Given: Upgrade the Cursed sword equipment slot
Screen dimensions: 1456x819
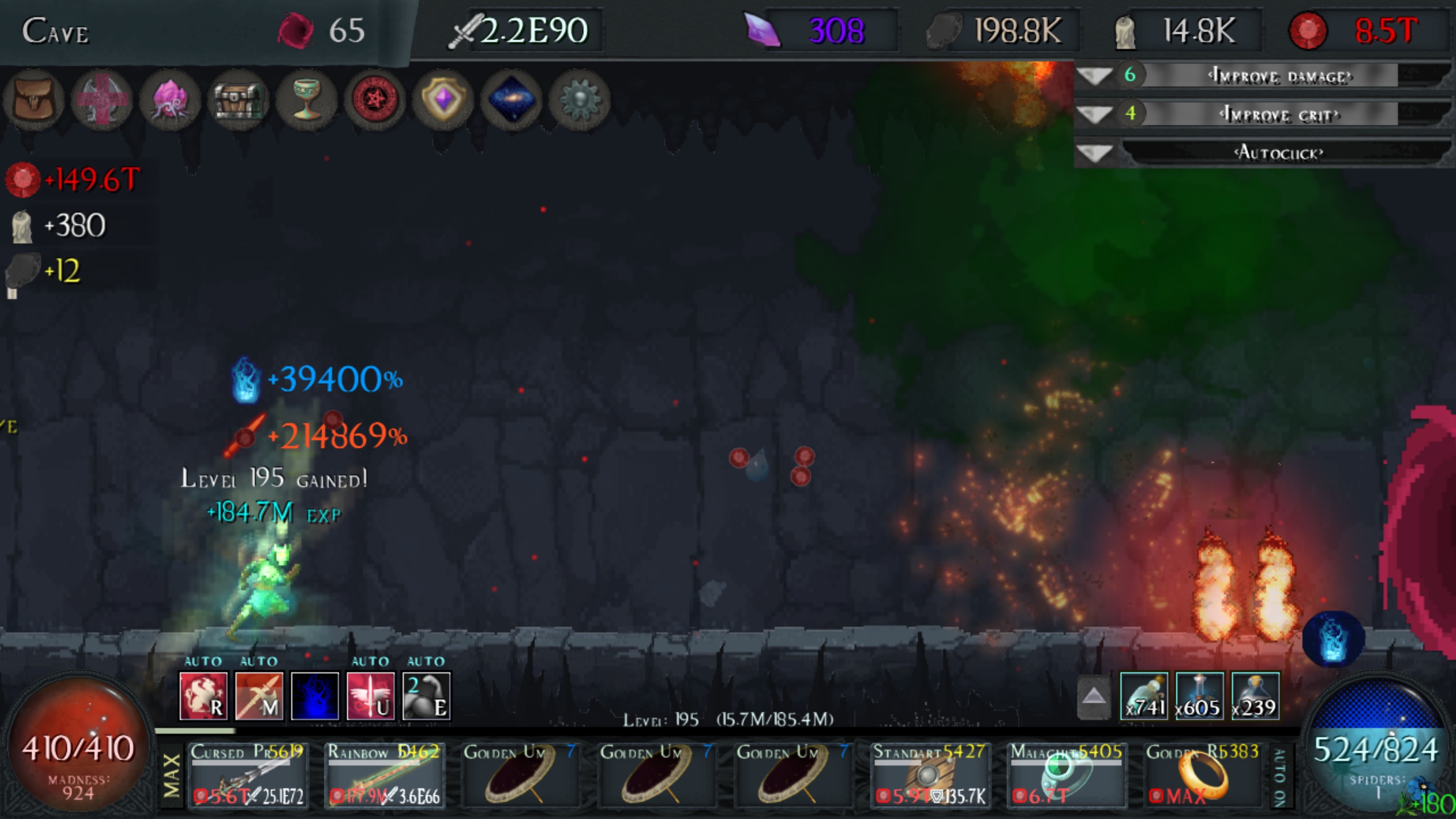Looking at the screenshot, I should [x=248, y=775].
